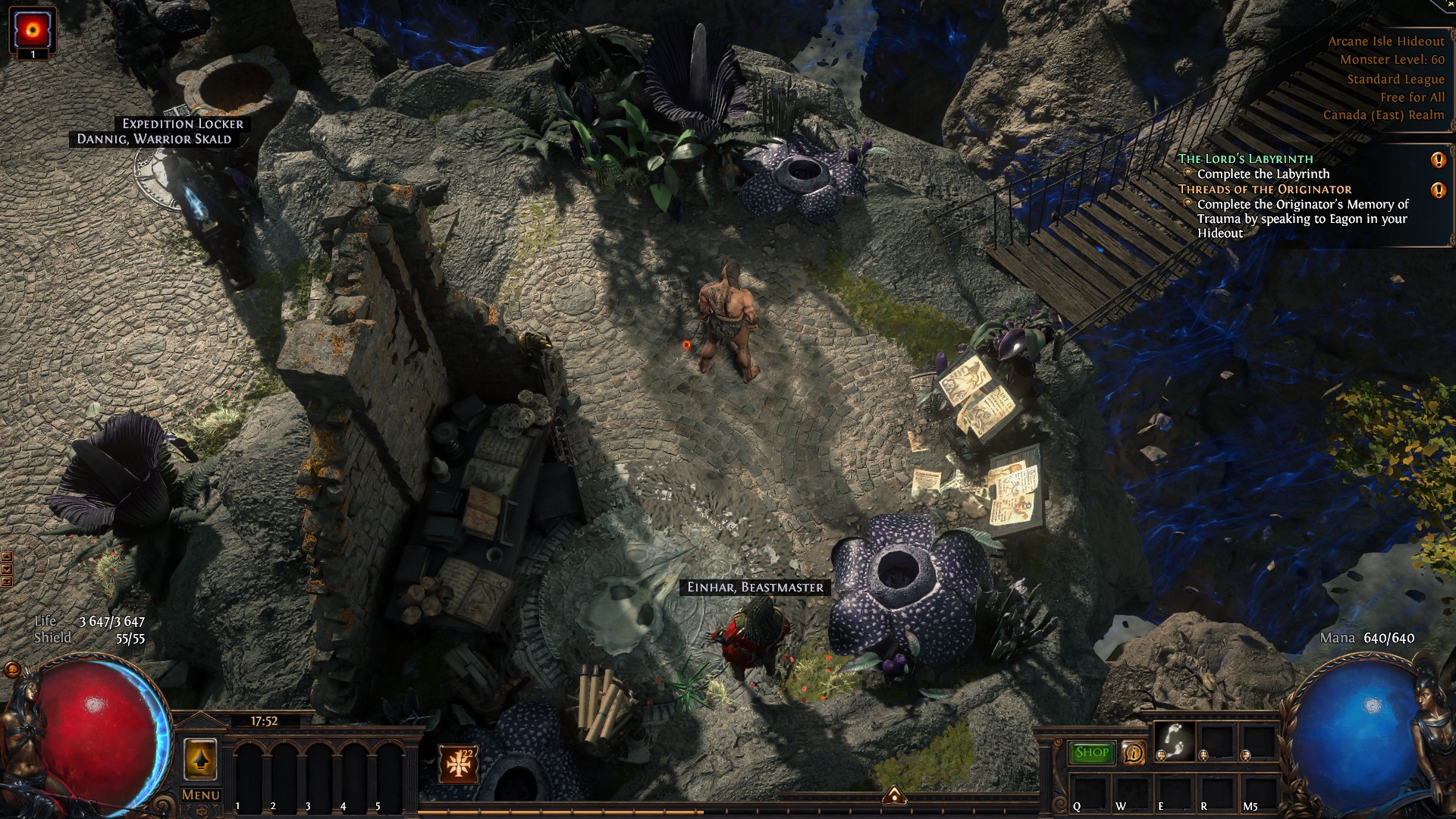
Task: Click the red eye buff icon
Action: pyautogui.click(x=33, y=30)
